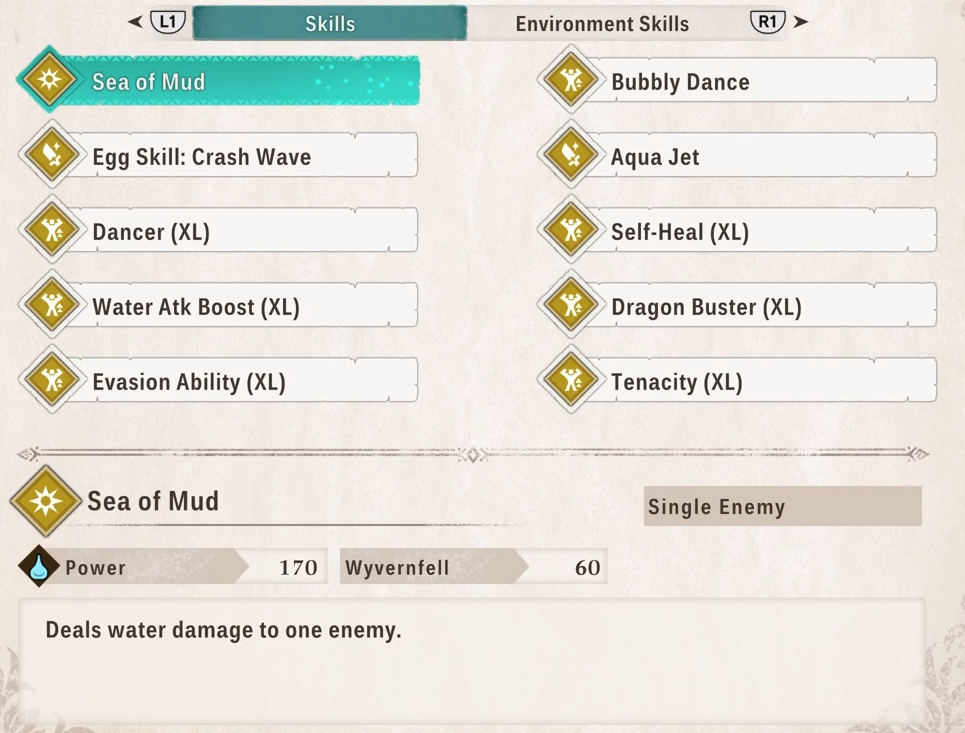Select the Sea of Mud skill
Image resolution: width=965 pixels, height=733 pixels.
click(x=220, y=81)
